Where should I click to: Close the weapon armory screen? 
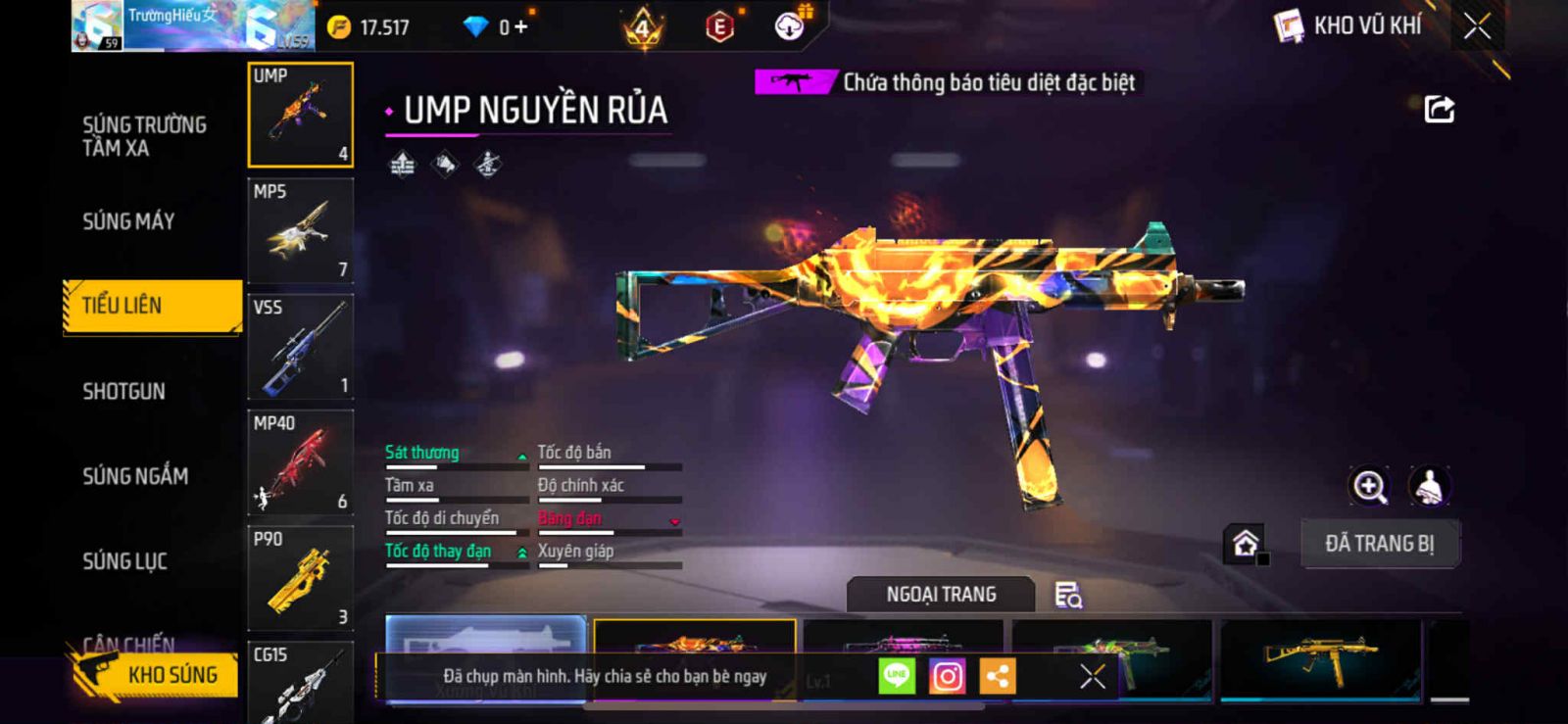point(1477,26)
